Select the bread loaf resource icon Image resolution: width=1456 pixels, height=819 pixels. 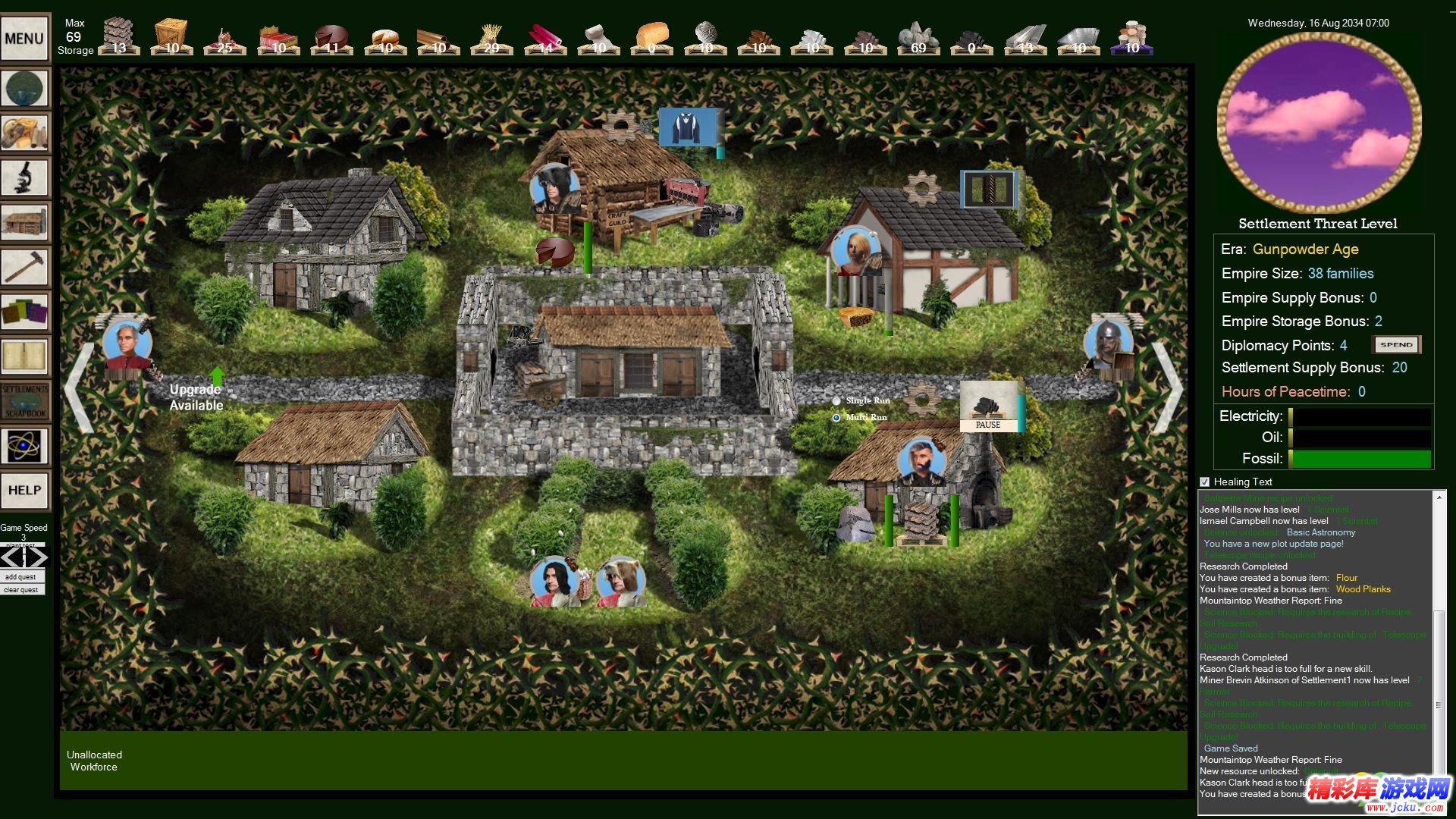coord(652,38)
